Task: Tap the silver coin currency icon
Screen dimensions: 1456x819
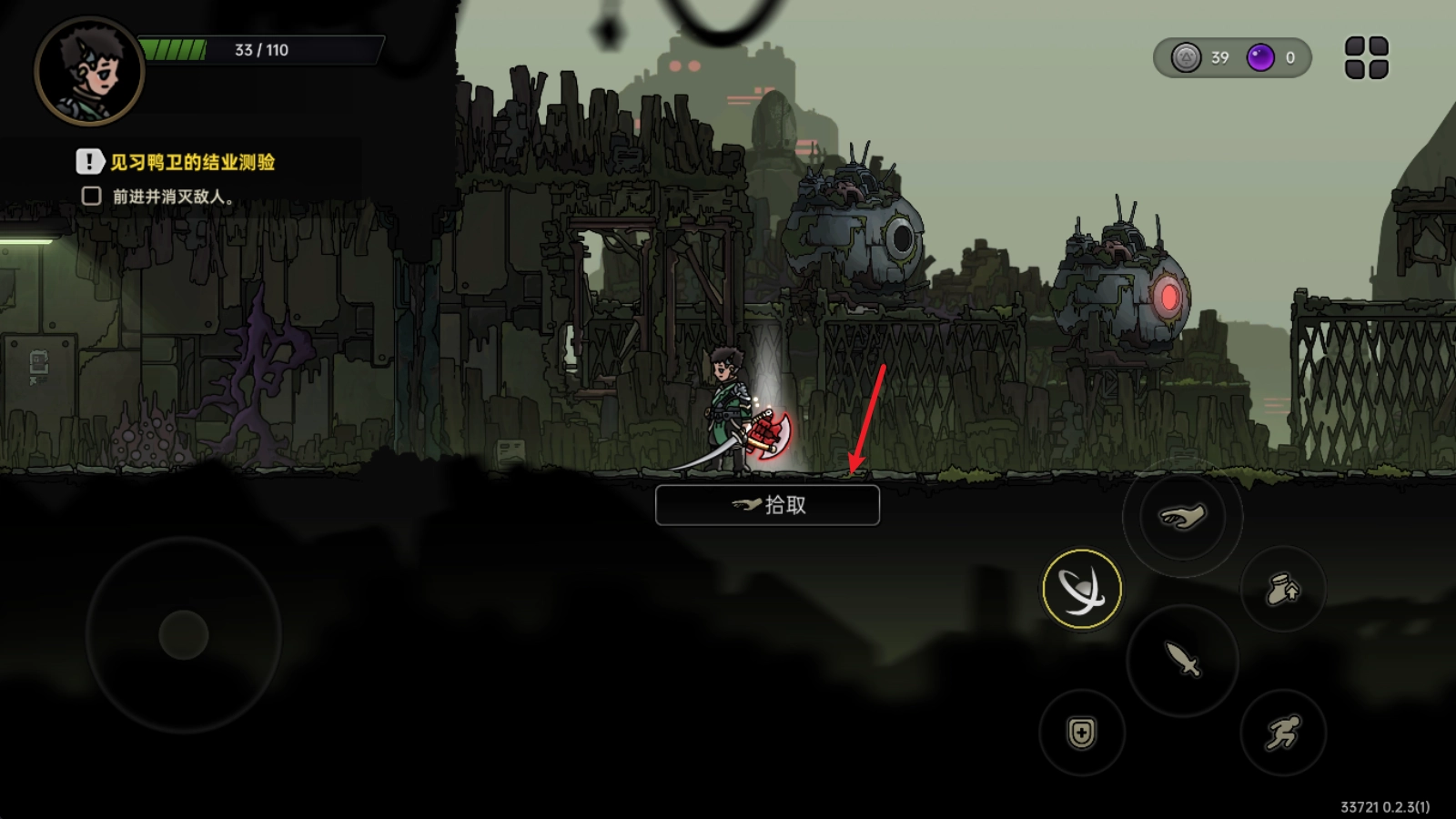Action: click(x=1186, y=58)
